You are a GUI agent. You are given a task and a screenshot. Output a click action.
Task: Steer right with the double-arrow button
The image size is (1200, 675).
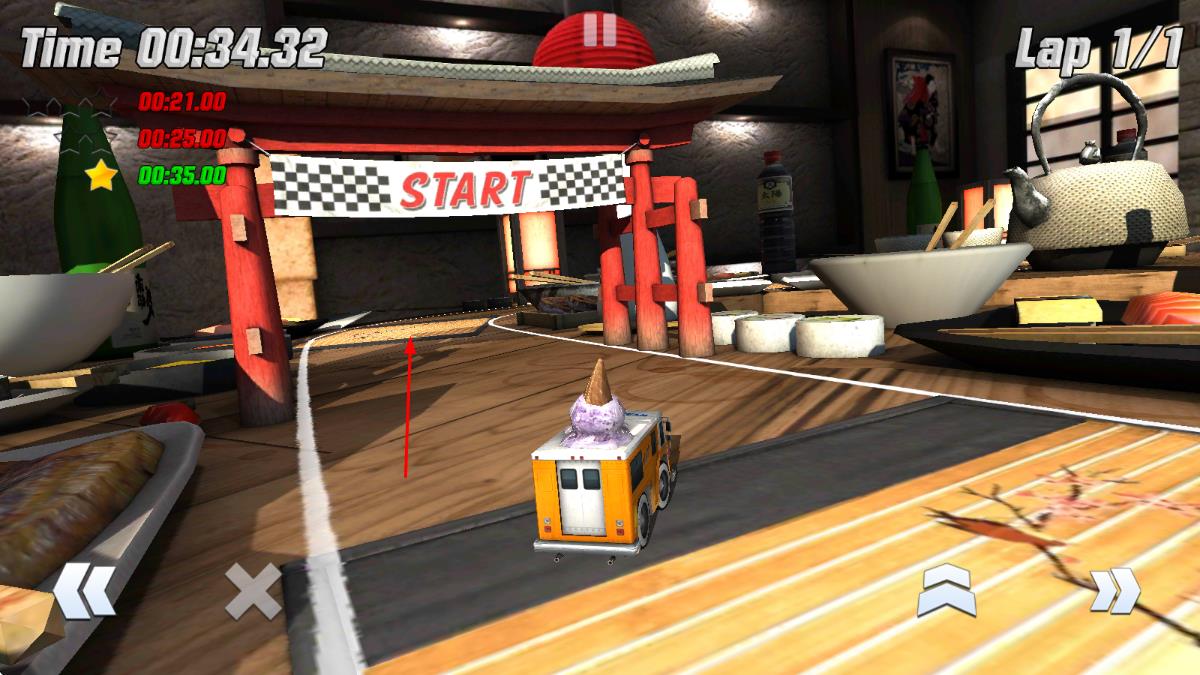[x=1114, y=590]
